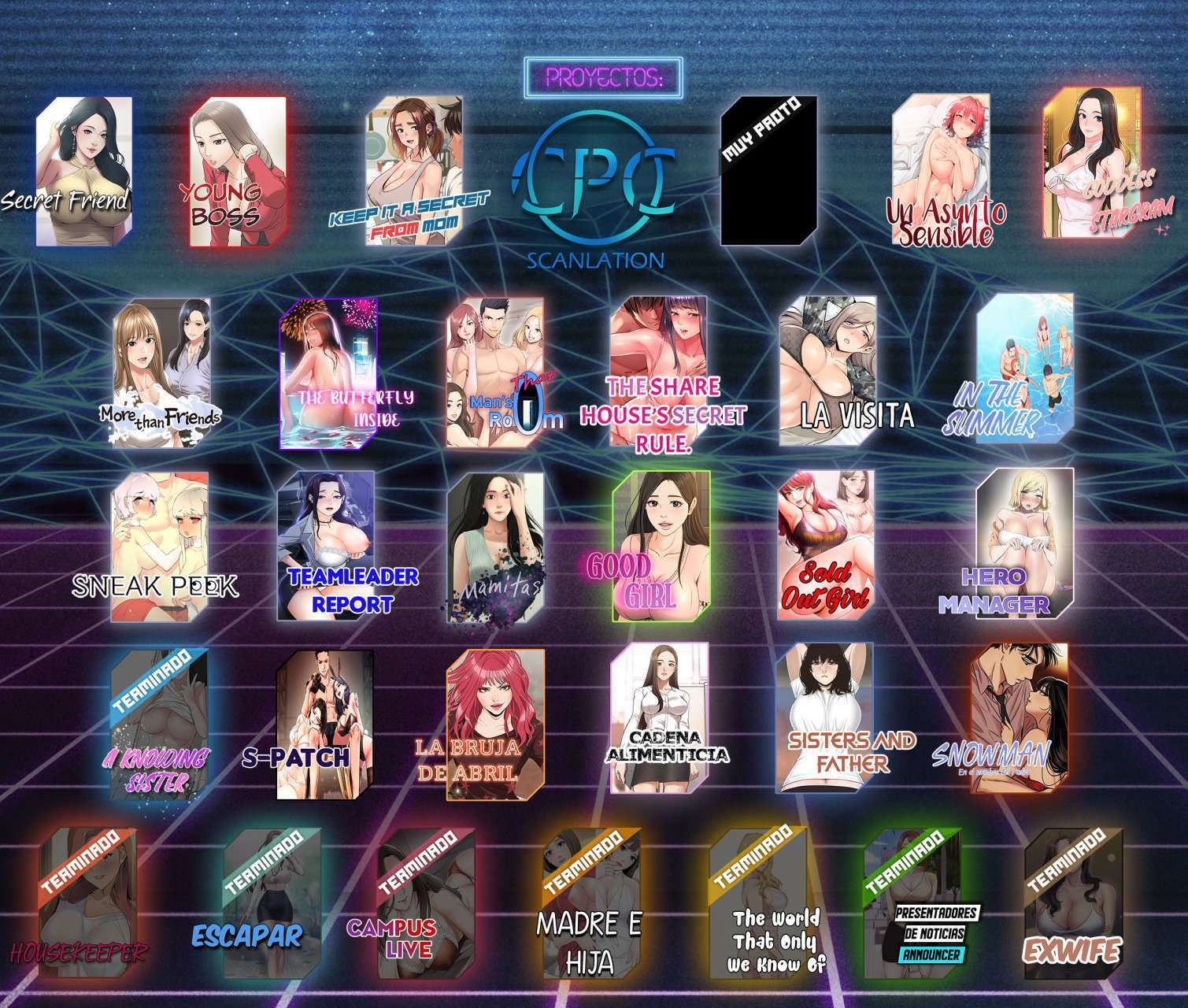Choose the Hero Manager cover

pos(1024,542)
